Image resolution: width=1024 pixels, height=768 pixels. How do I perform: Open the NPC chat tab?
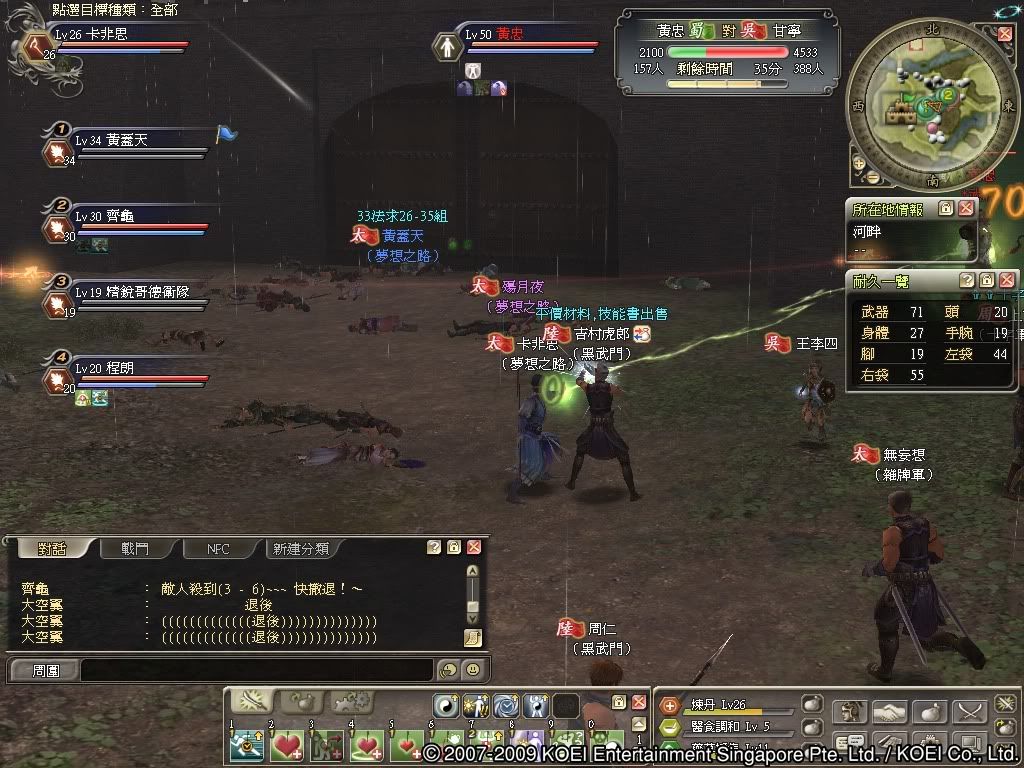point(218,549)
